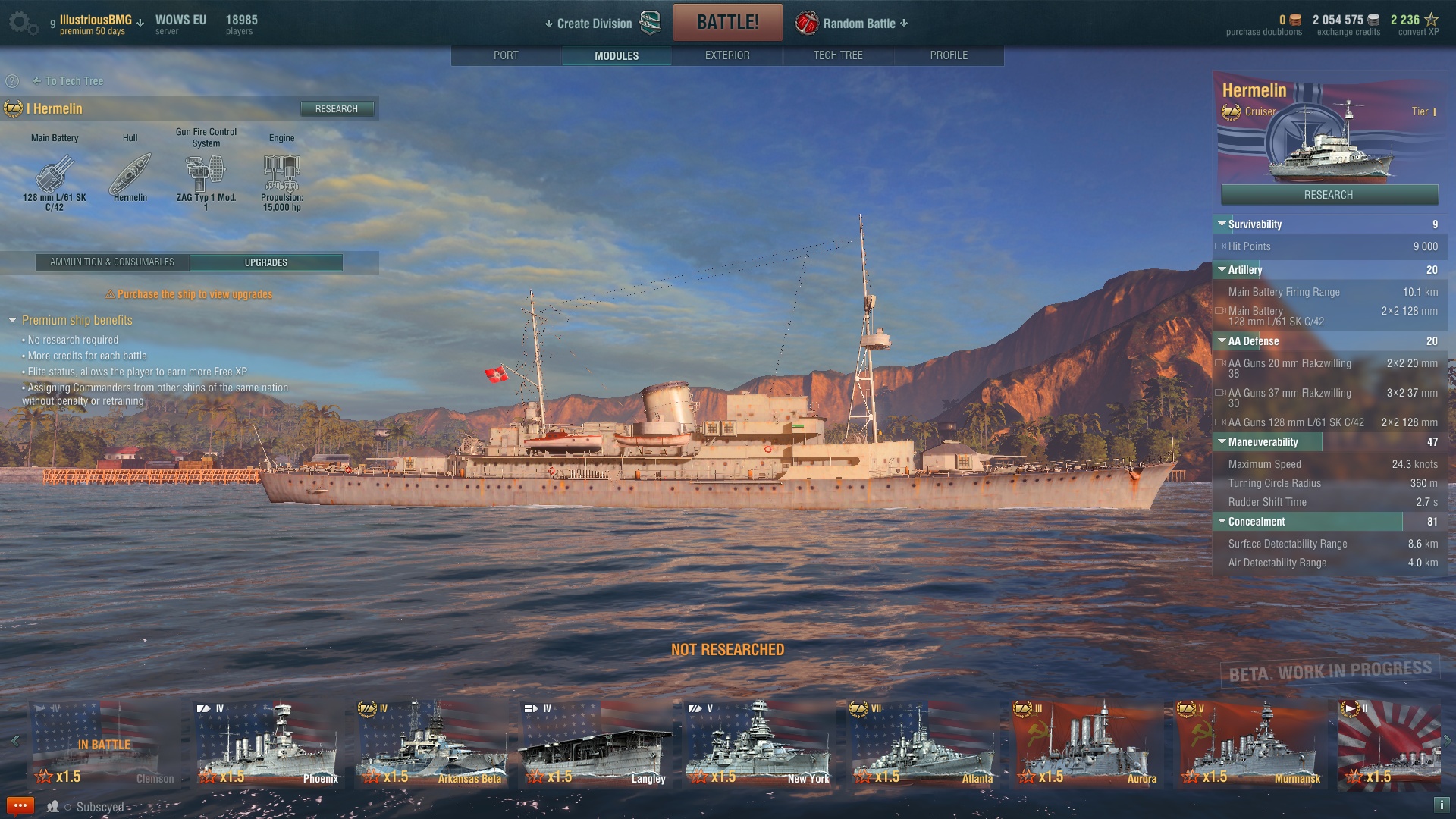Viewport: 1456px width, 819px height.
Task: Select the Hermelin Hull module
Action: (x=130, y=176)
